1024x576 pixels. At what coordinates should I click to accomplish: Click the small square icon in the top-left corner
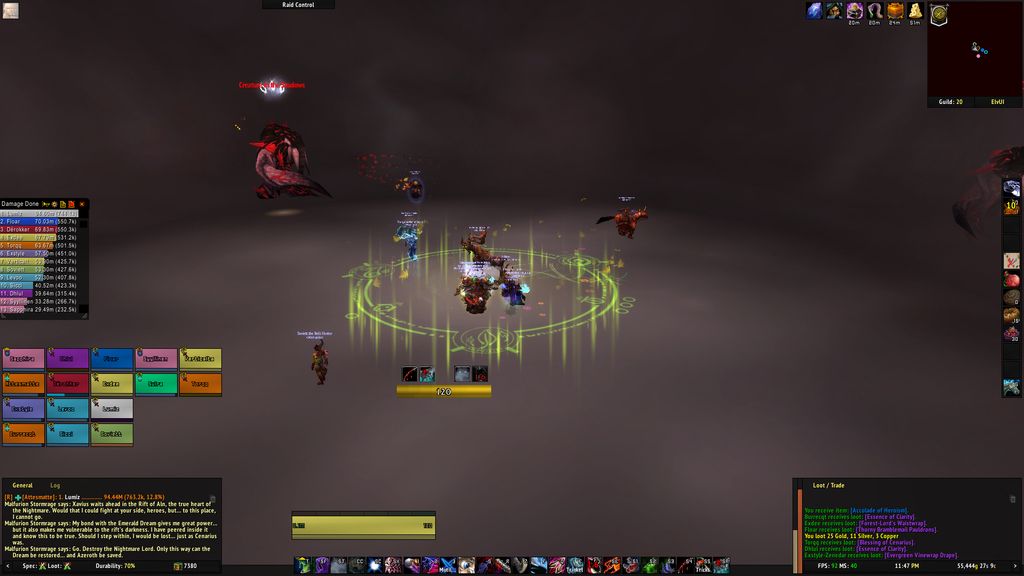tap(10, 11)
